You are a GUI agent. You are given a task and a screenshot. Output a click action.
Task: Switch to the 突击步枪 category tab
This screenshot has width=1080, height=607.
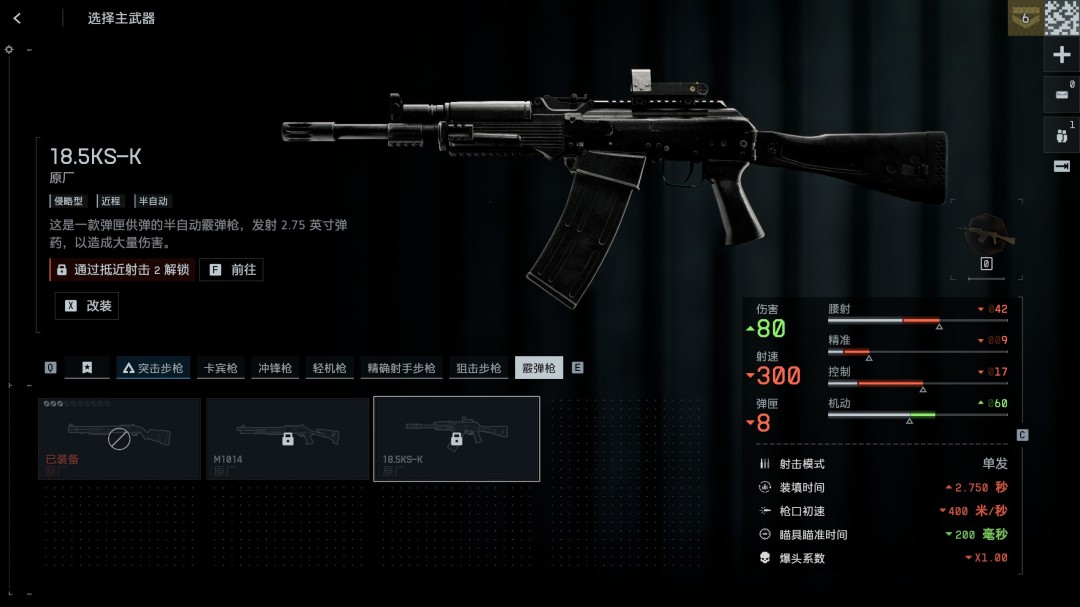(153, 368)
